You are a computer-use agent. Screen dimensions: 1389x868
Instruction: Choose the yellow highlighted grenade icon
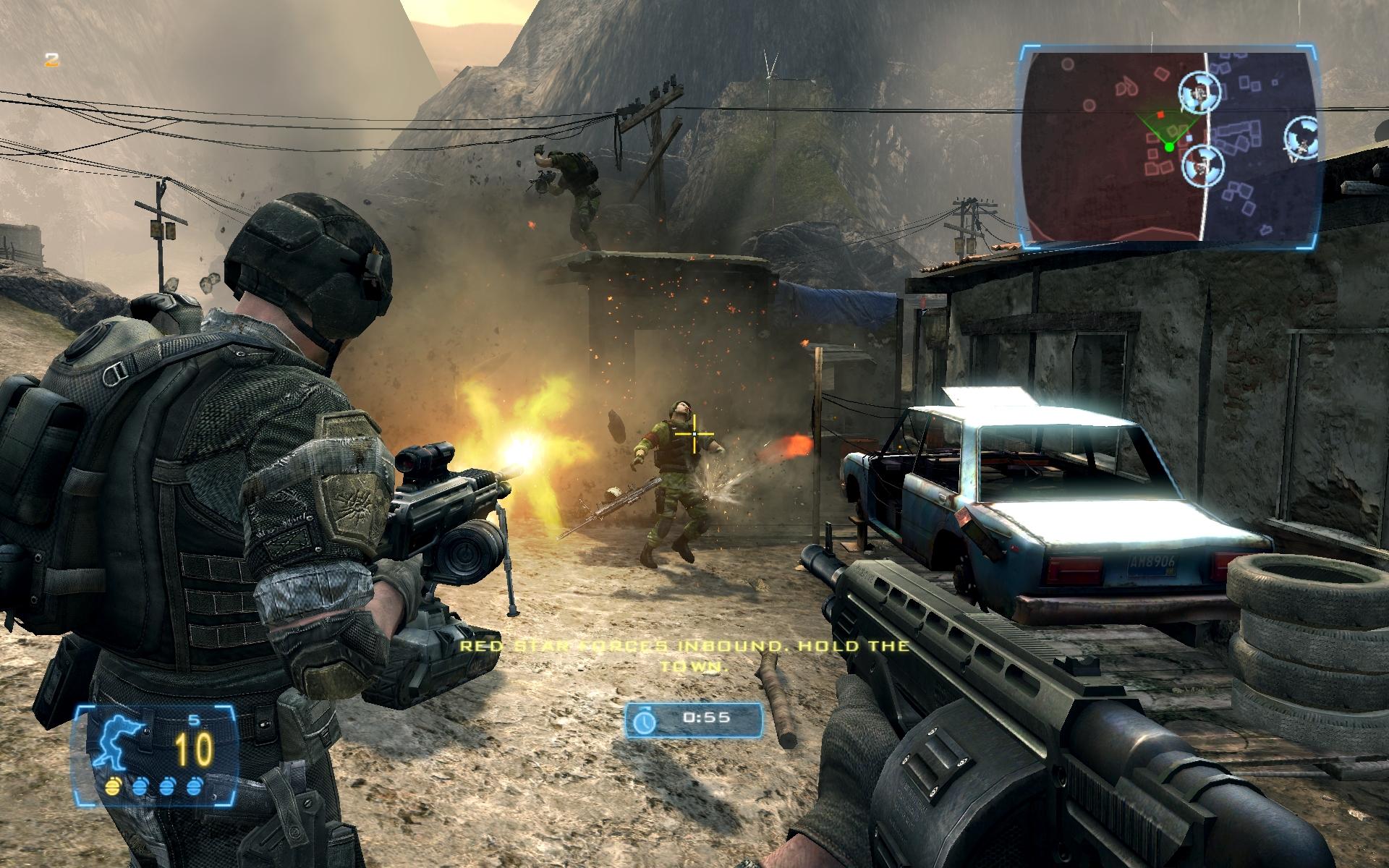click(112, 786)
